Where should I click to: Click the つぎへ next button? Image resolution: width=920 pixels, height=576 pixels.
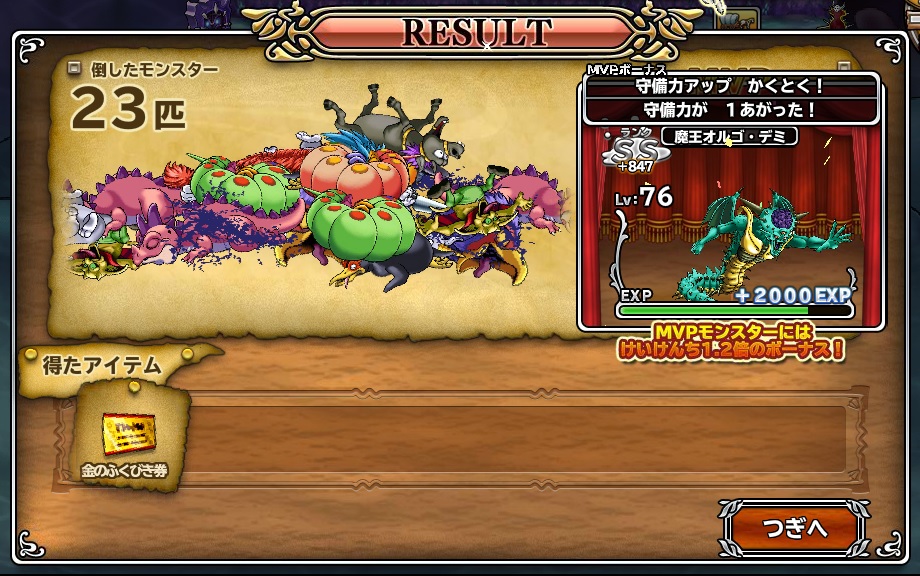pyautogui.click(x=793, y=528)
